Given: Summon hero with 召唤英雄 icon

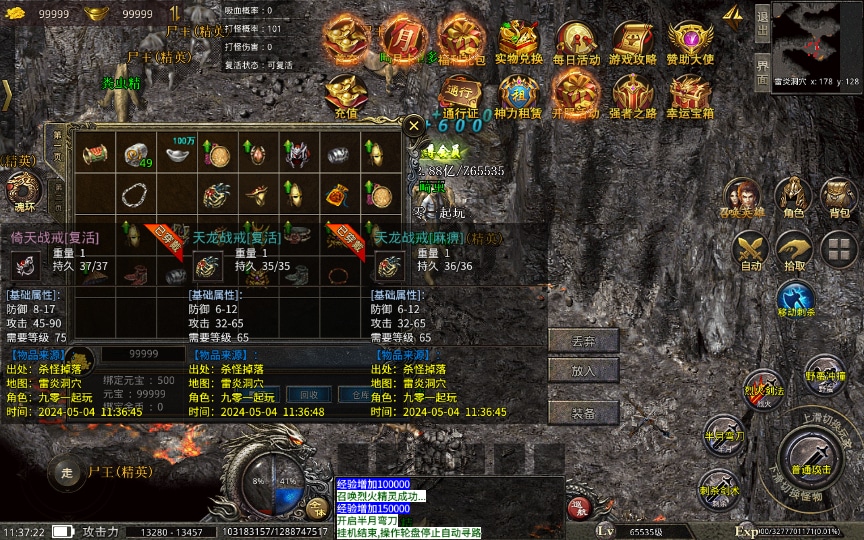Looking at the screenshot, I should click(x=741, y=196).
